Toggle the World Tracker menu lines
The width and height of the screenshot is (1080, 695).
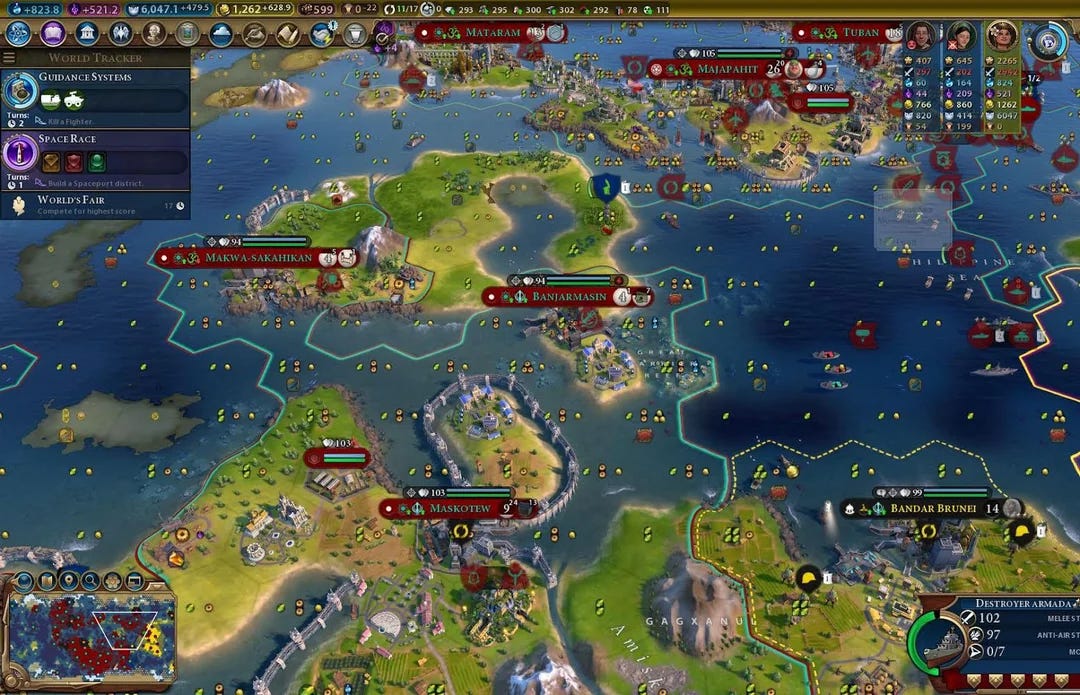[x=9, y=58]
